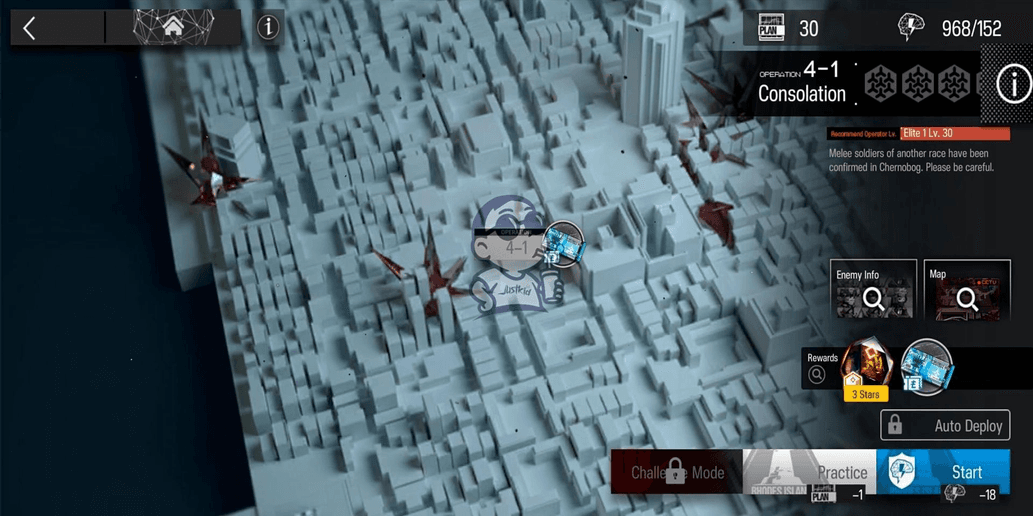Open the info icon beside home

(x=268, y=28)
